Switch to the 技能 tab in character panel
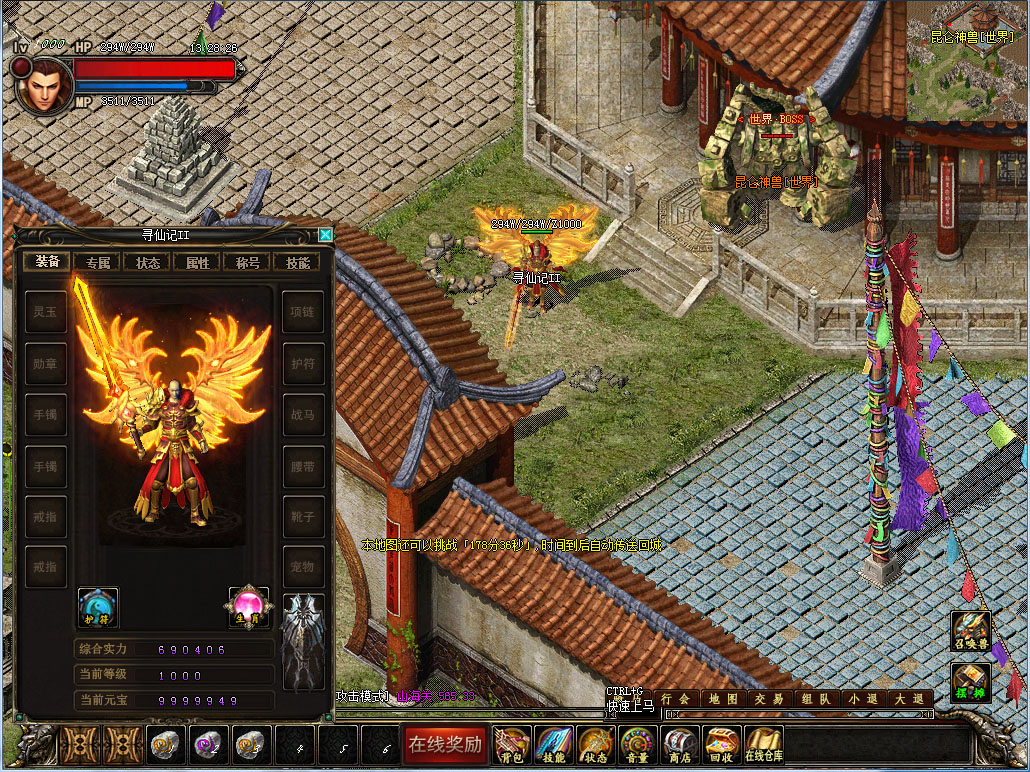This screenshot has width=1030, height=772. (x=298, y=263)
